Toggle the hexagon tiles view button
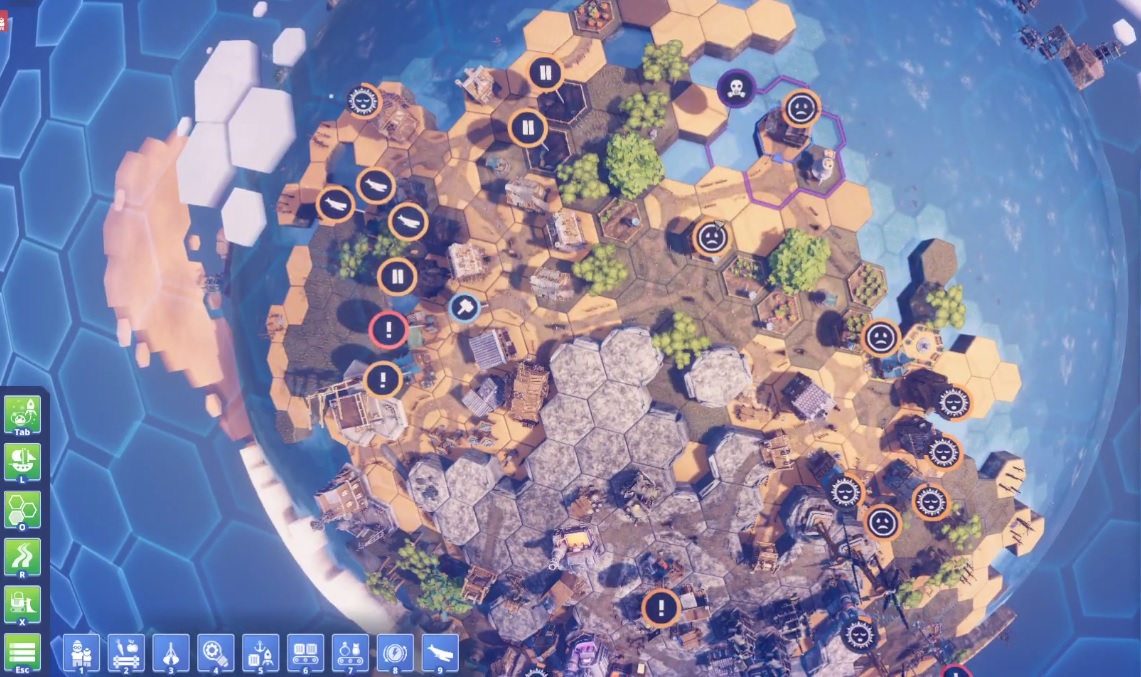The image size is (1141, 677). (23, 509)
